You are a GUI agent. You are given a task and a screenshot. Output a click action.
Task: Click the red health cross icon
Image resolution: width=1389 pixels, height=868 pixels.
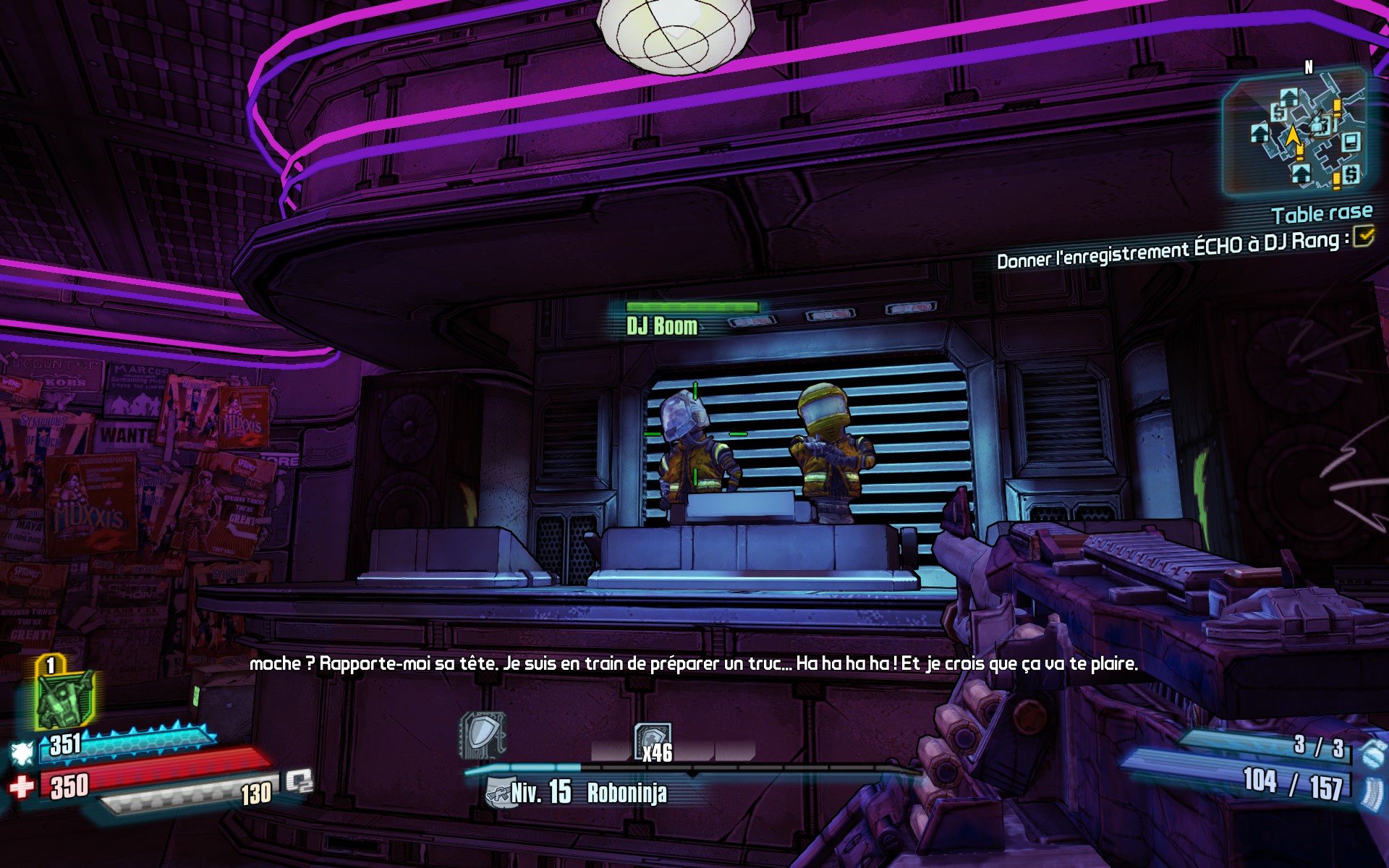pyautogui.click(x=22, y=786)
